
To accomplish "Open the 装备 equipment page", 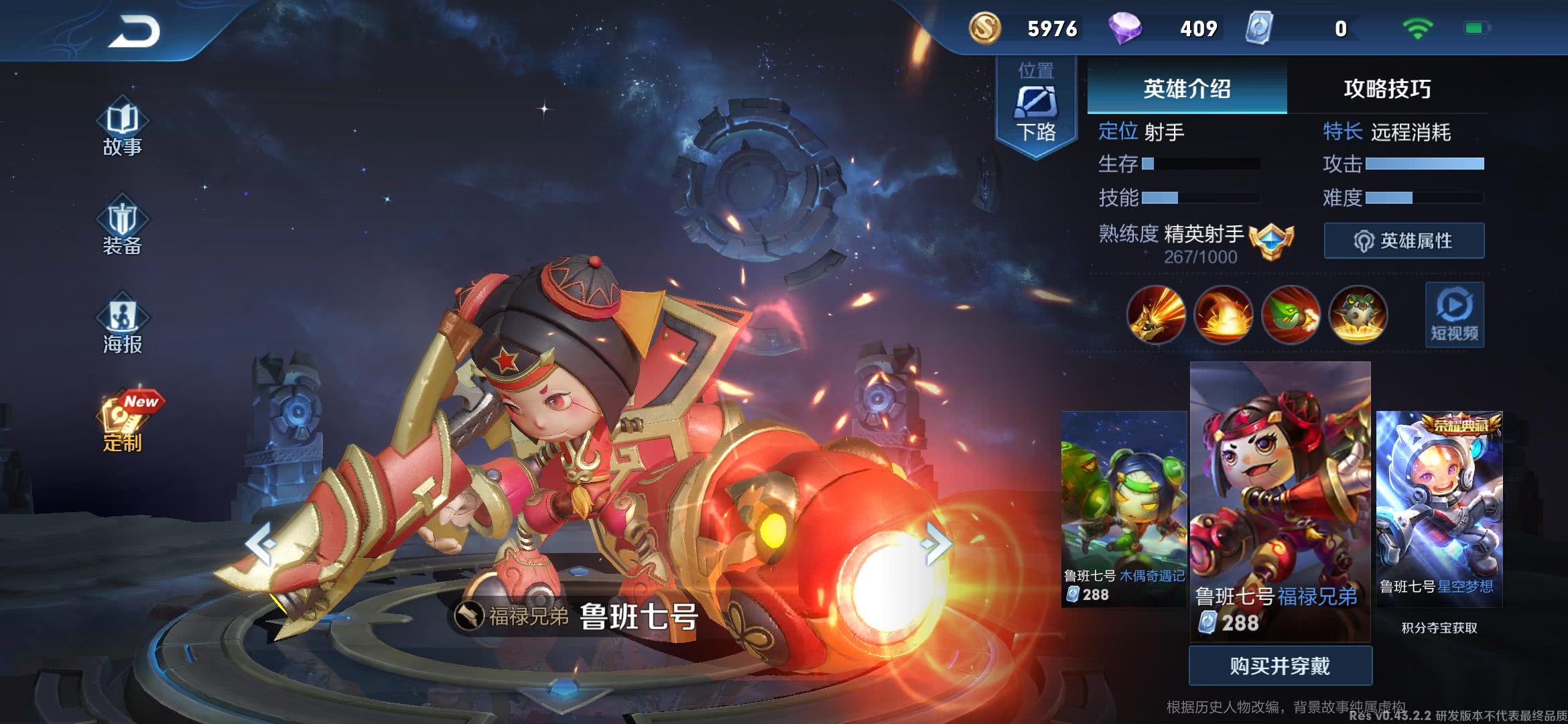I will click(122, 226).
